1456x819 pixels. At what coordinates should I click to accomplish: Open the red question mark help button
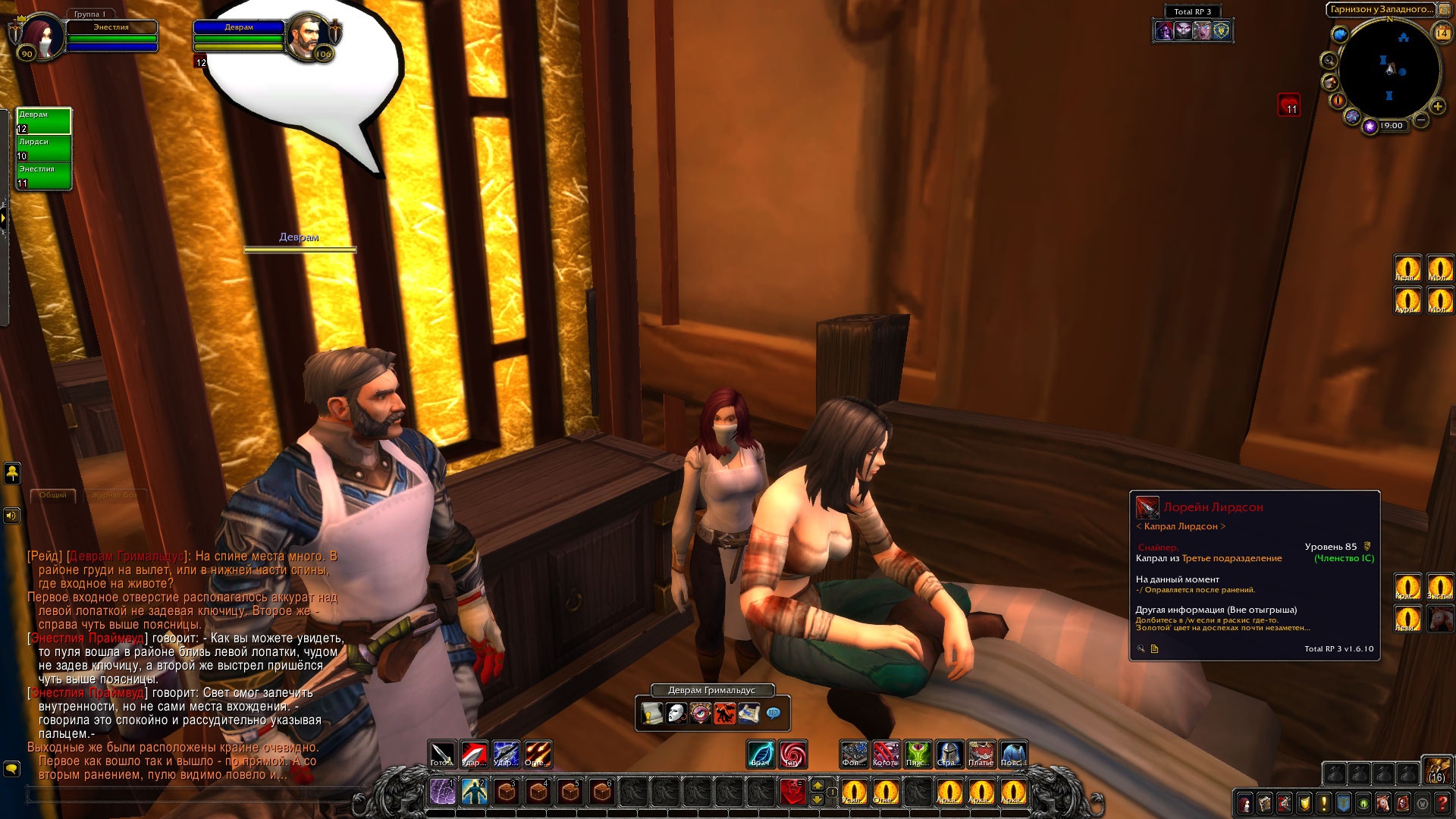point(1442,803)
